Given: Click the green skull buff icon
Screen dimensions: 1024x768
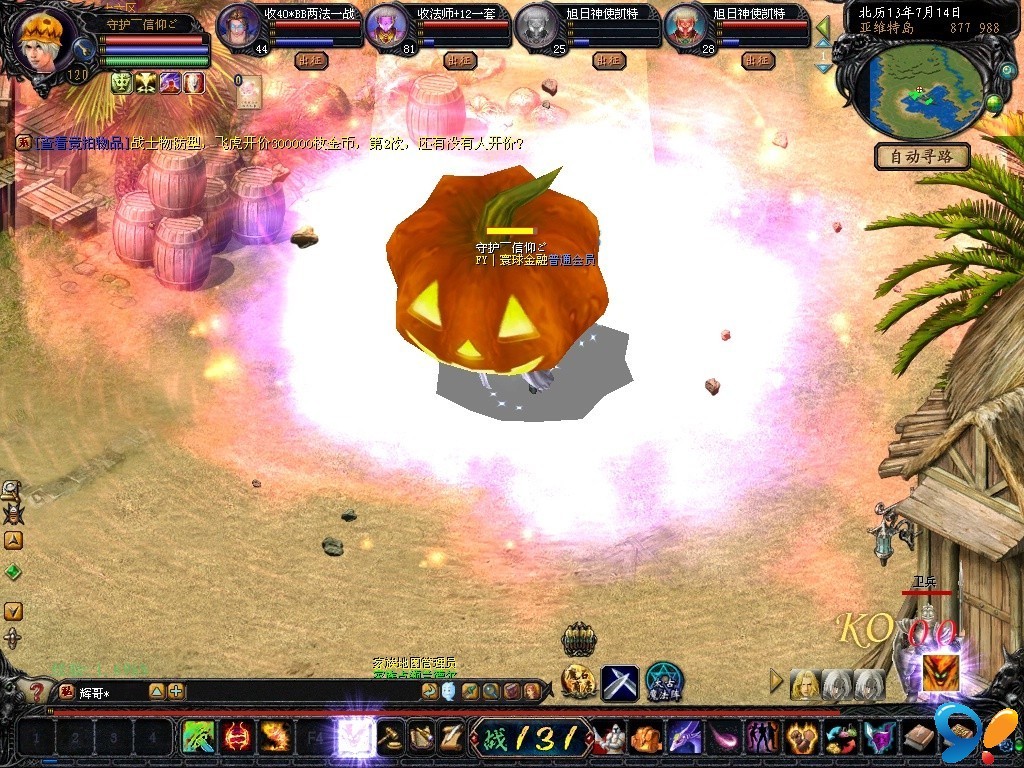Looking at the screenshot, I should click(x=122, y=83).
